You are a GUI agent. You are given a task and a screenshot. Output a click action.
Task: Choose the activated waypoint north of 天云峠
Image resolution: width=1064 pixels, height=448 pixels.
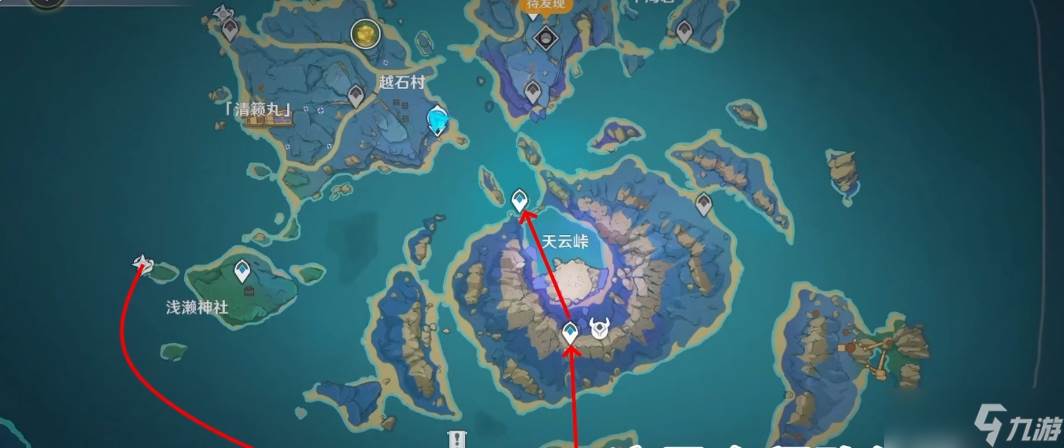coord(520,201)
